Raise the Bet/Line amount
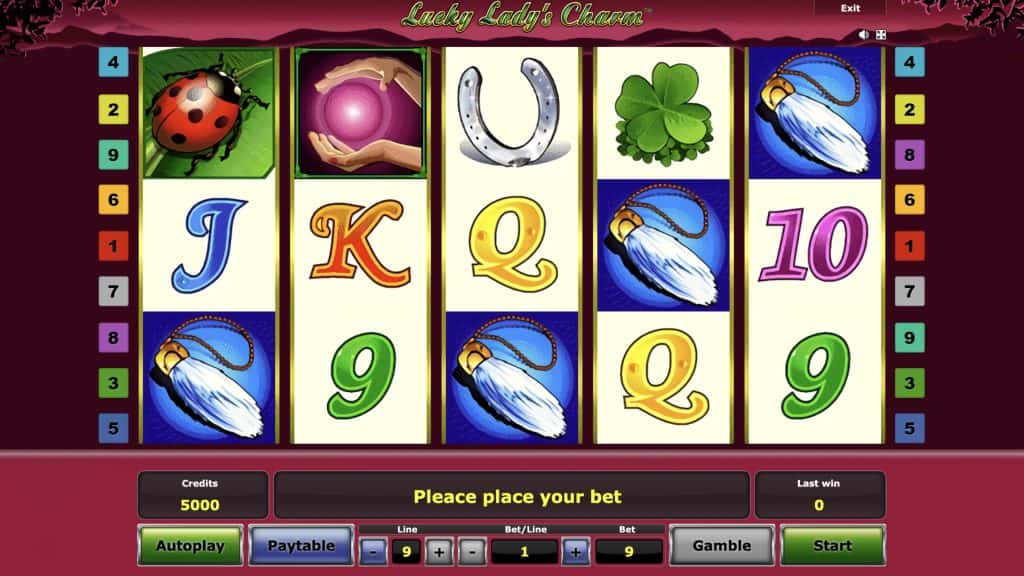This screenshot has width=1024, height=576. point(576,551)
